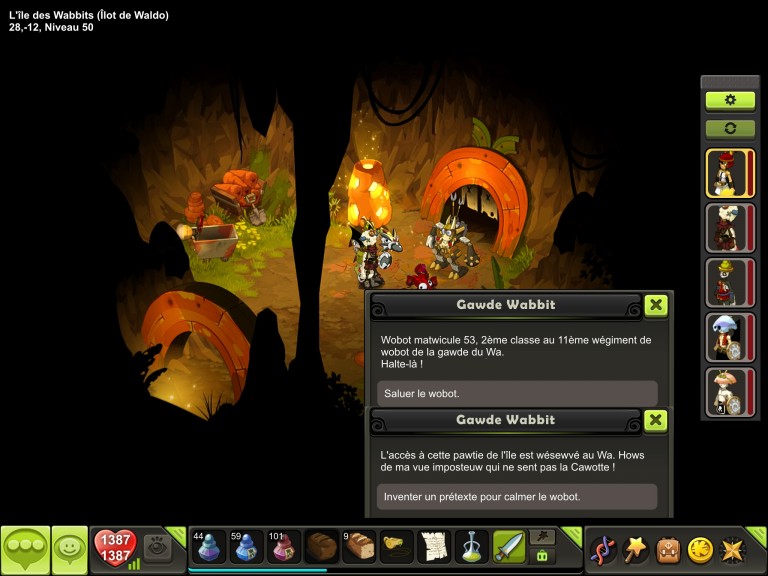Close the upper Gawde Wabbit dialogue
The image size is (768, 576).
655,305
